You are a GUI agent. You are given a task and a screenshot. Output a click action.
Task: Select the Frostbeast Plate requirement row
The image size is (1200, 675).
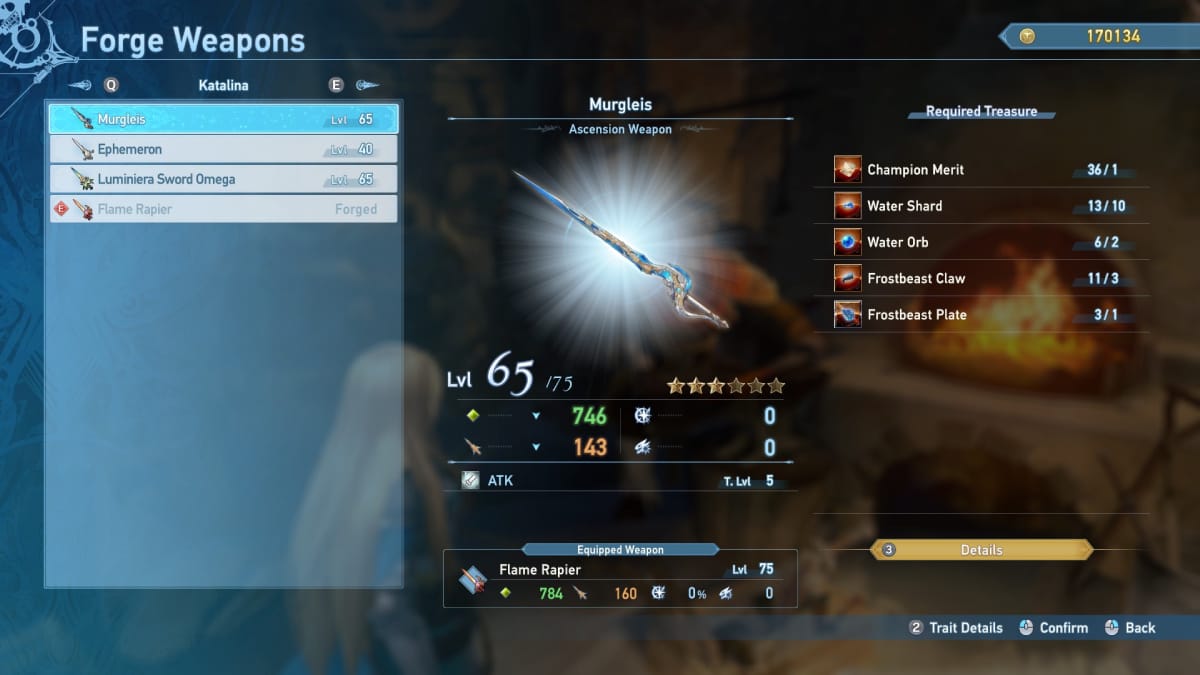[990, 314]
